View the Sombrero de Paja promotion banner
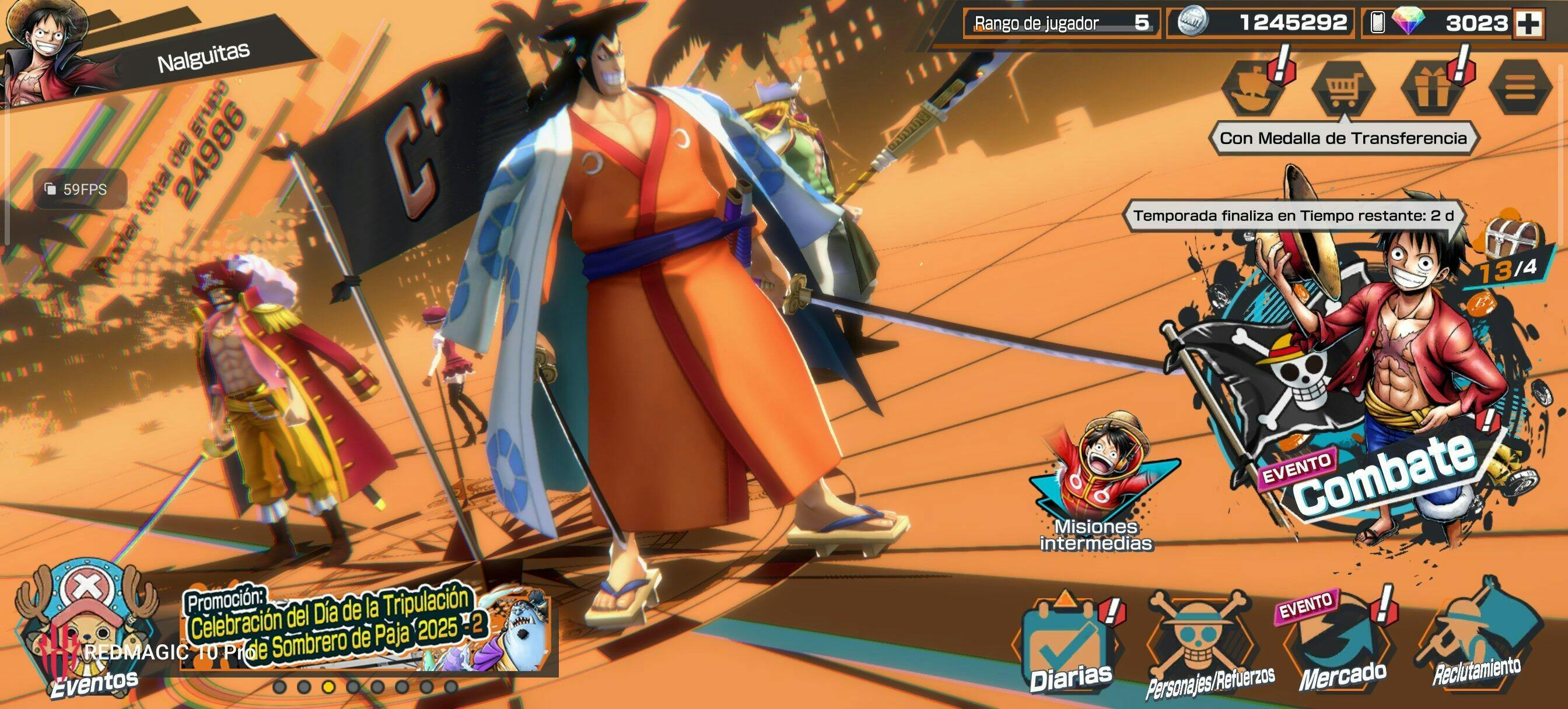Viewport: 1568px width, 709px height. (x=365, y=630)
